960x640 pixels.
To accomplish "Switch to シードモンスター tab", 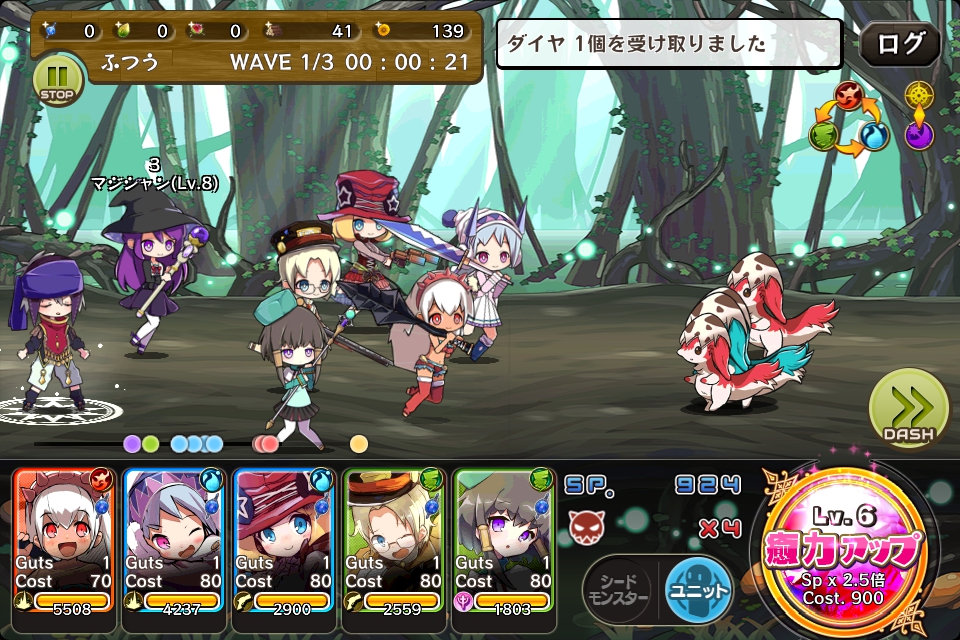I will [617, 588].
